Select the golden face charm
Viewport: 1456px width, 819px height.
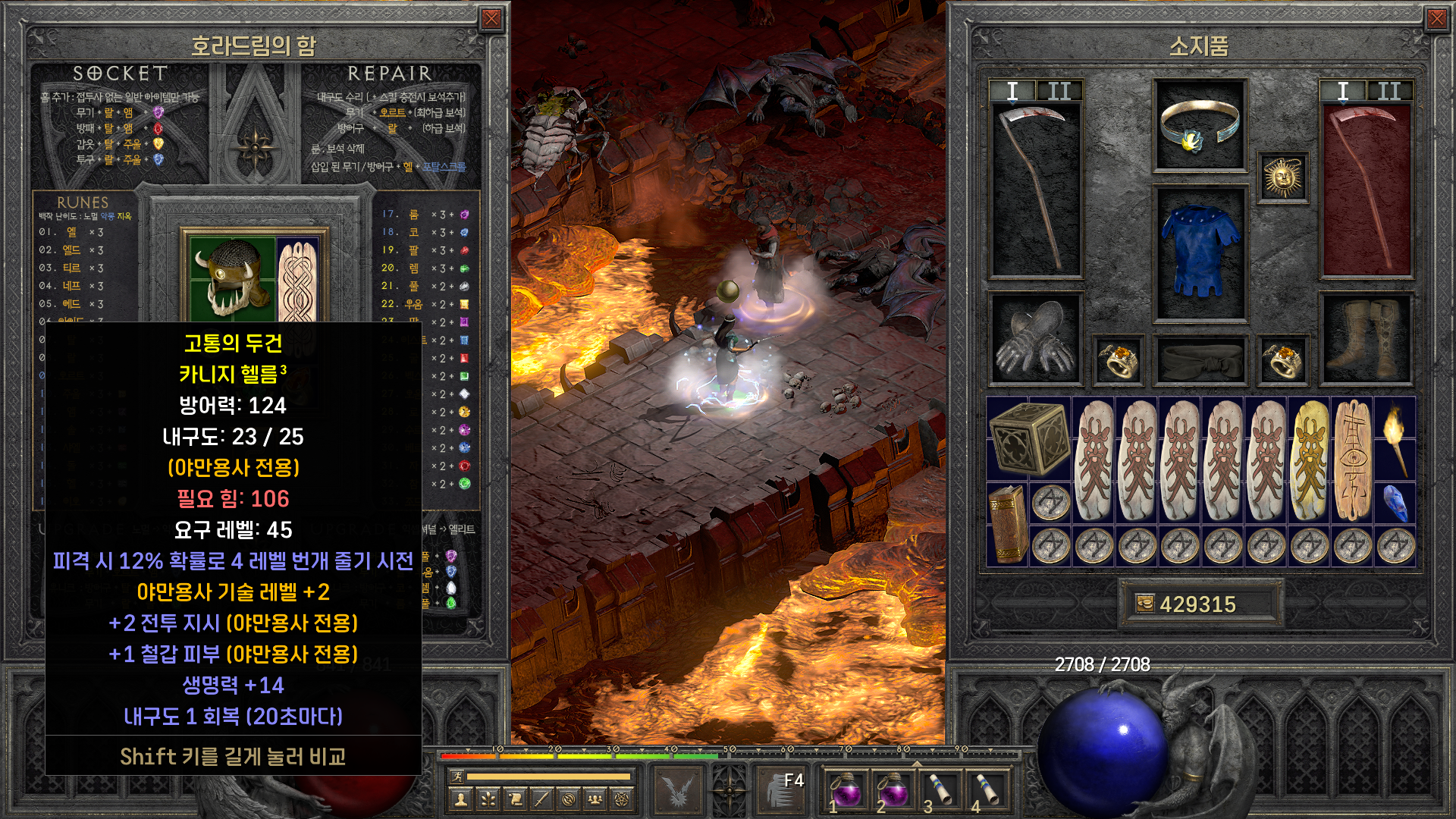coord(1309,460)
